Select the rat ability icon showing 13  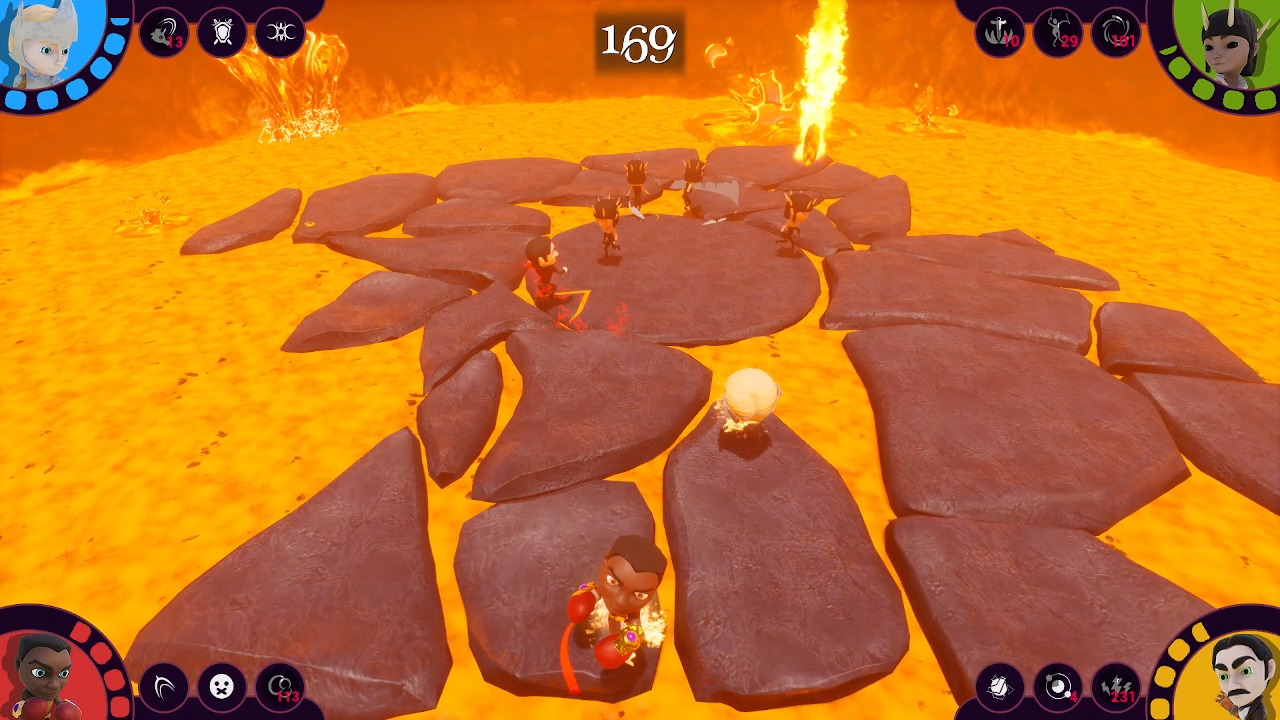click(164, 30)
